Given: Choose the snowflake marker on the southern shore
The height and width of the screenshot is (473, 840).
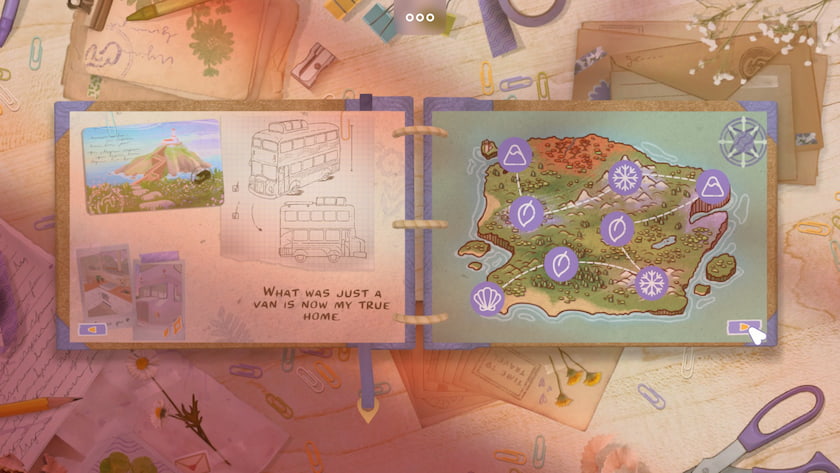Looking at the screenshot, I should [x=652, y=282].
